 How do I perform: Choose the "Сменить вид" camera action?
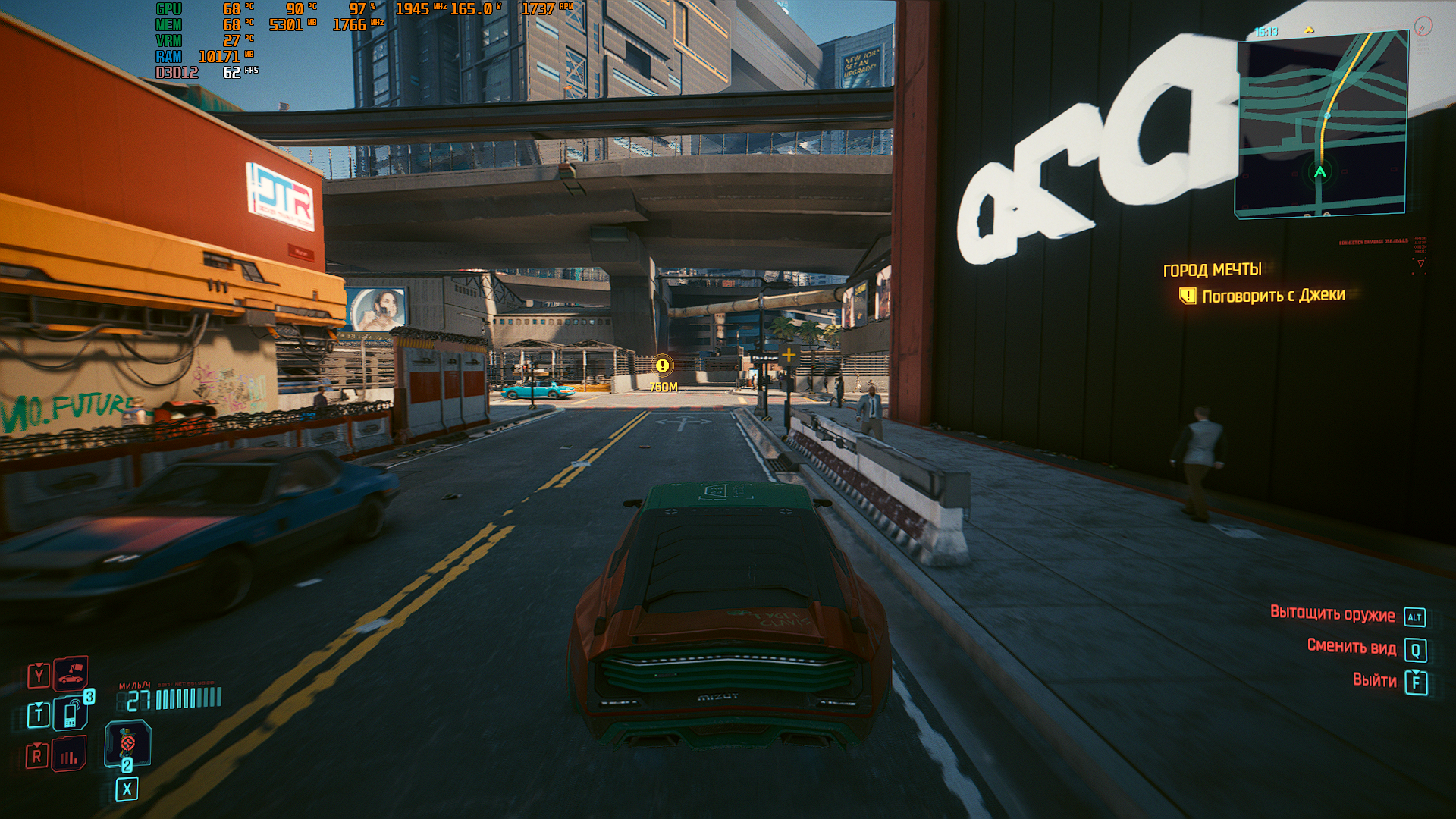coord(1351,647)
